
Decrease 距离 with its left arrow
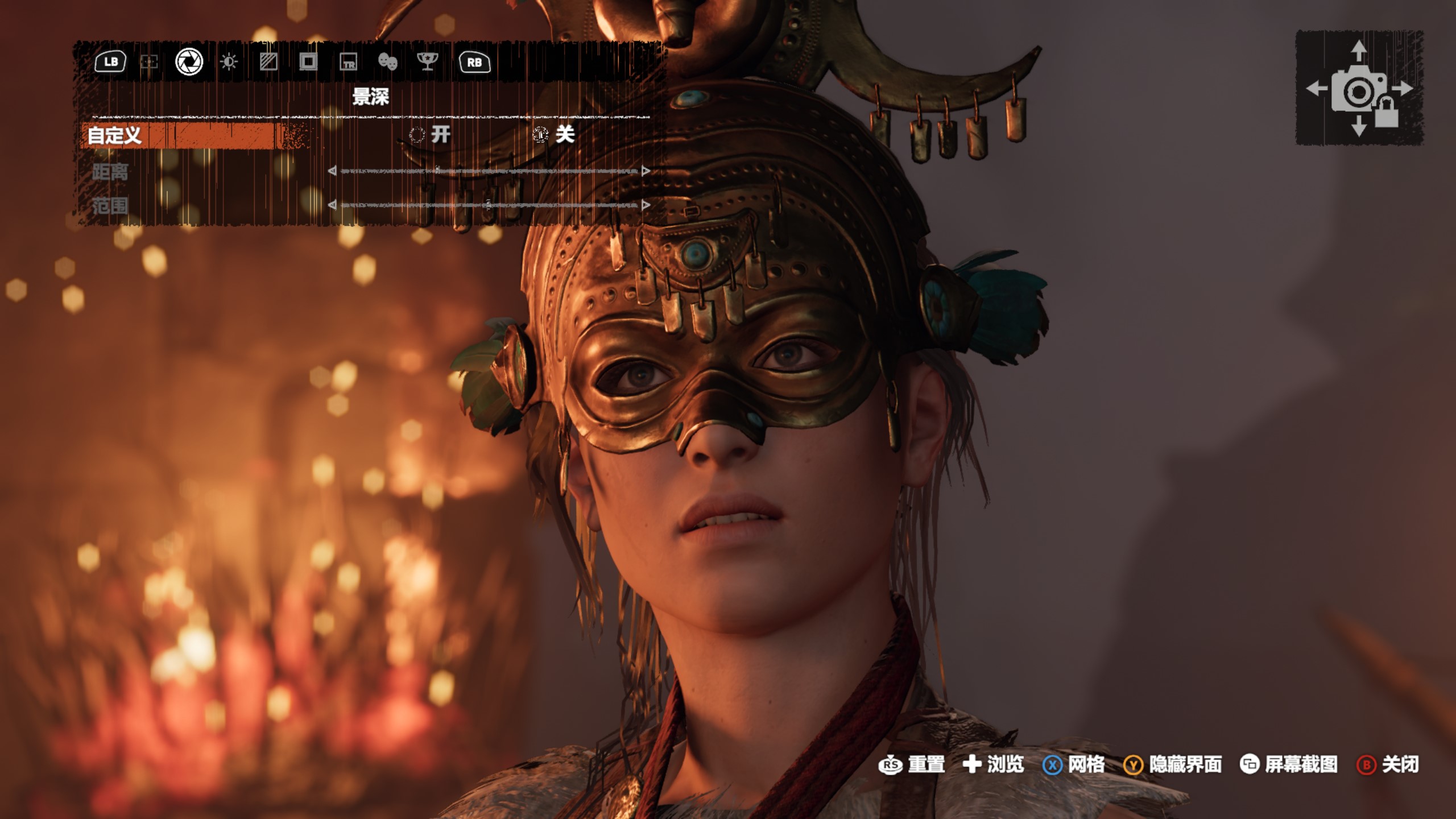click(x=332, y=171)
